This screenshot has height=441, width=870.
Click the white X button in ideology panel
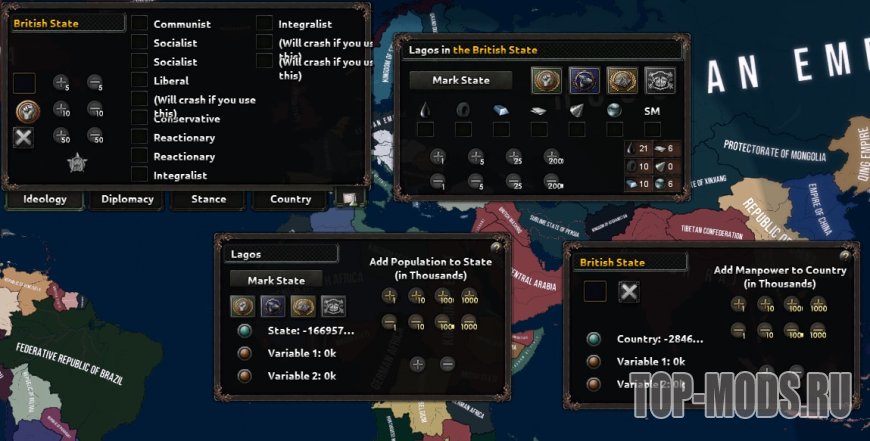coord(24,137)
